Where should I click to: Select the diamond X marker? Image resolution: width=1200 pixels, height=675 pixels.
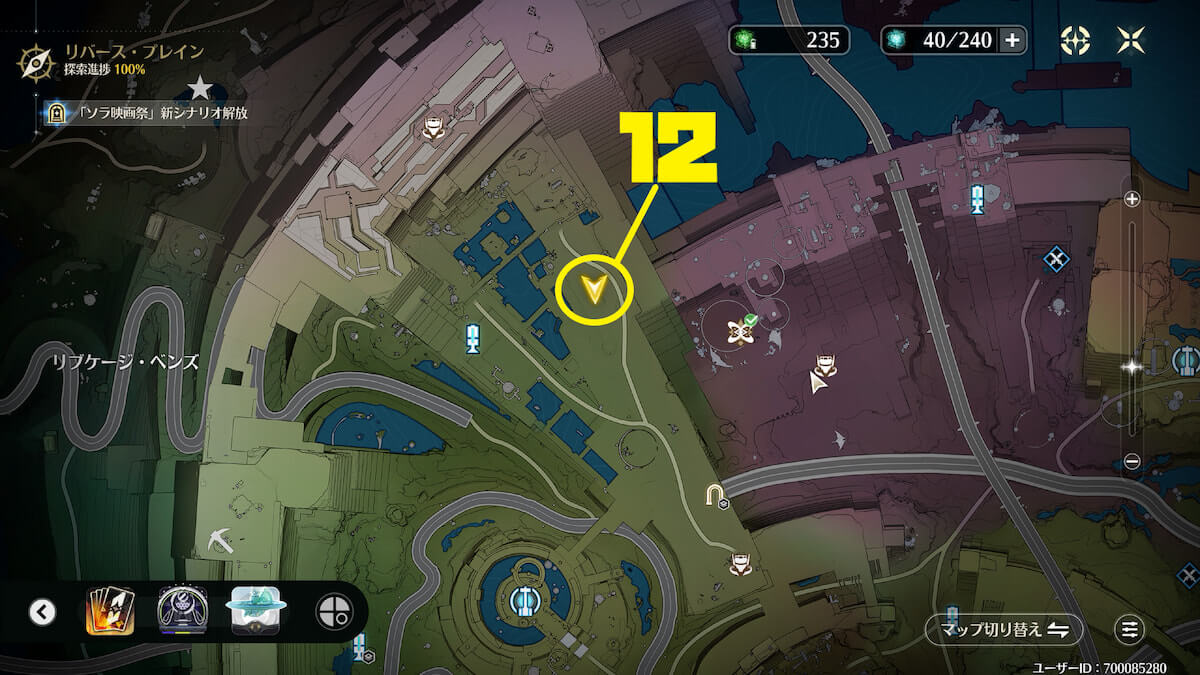[1056, 260]
